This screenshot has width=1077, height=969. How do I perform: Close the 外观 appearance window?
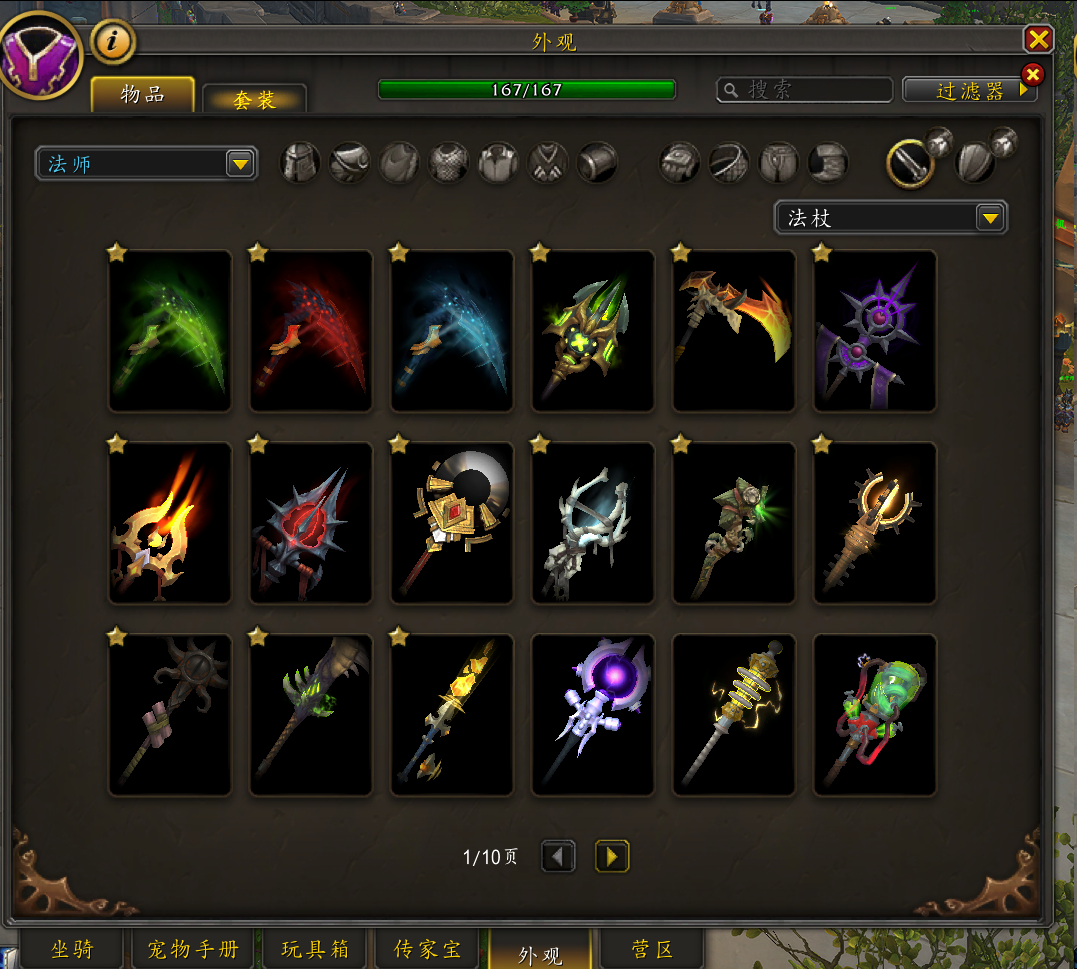click(x=1039, y=39)
